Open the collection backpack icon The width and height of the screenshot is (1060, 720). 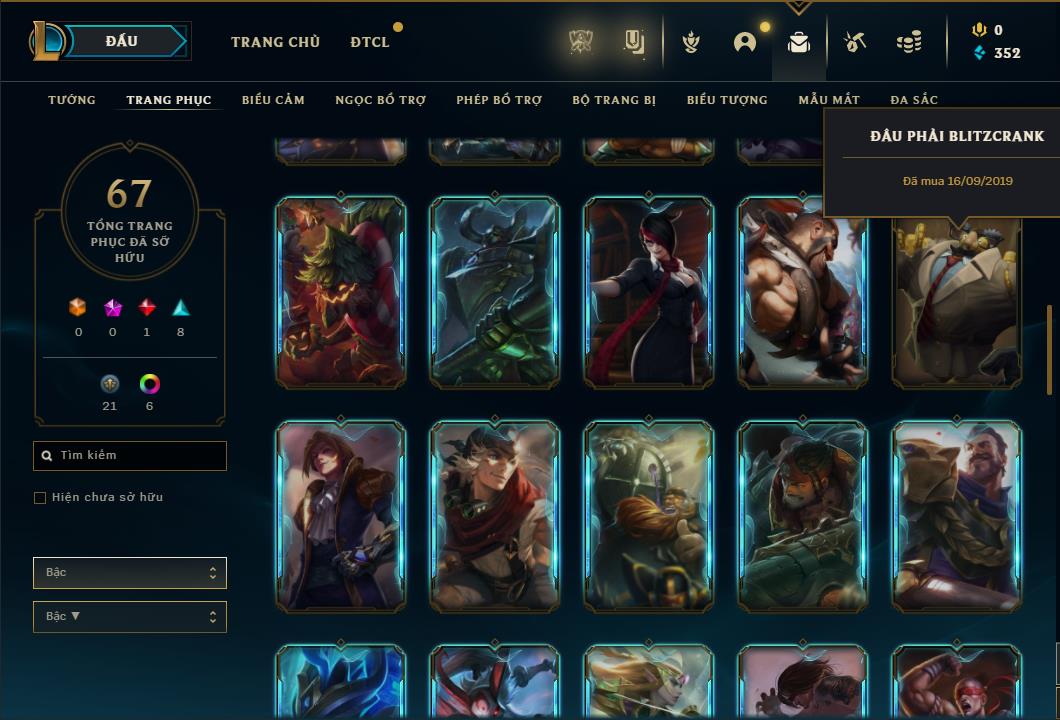798,42
